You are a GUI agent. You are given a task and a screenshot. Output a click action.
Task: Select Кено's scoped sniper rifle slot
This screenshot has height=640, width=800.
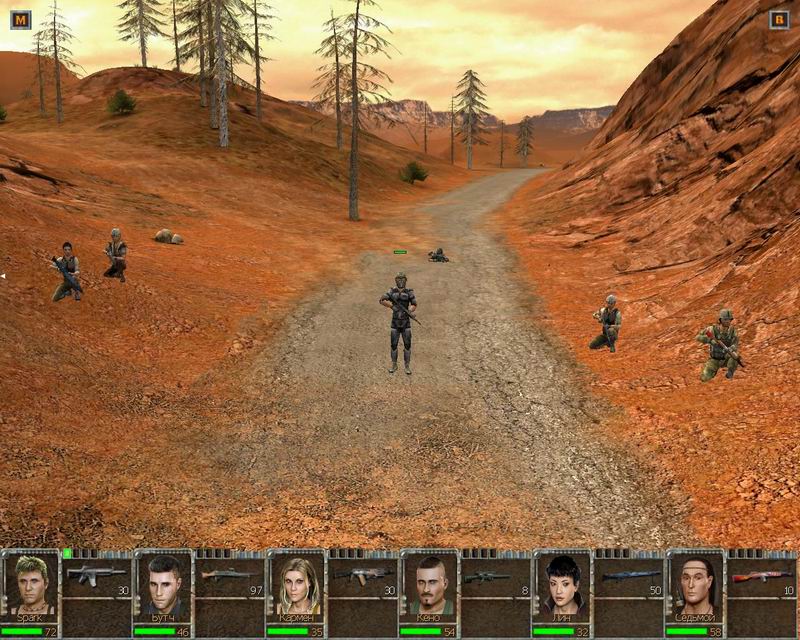pyautogui.click(x=495, y=577)
